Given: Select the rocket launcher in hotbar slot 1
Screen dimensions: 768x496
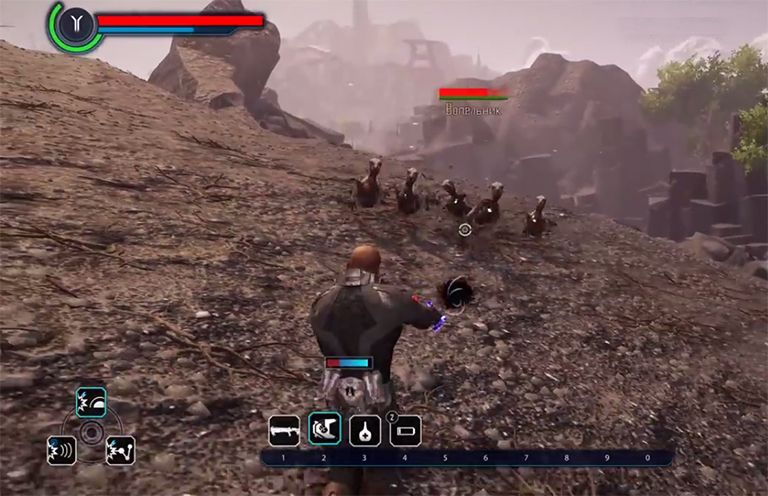Looking at the screenshot, I should 284,430.
